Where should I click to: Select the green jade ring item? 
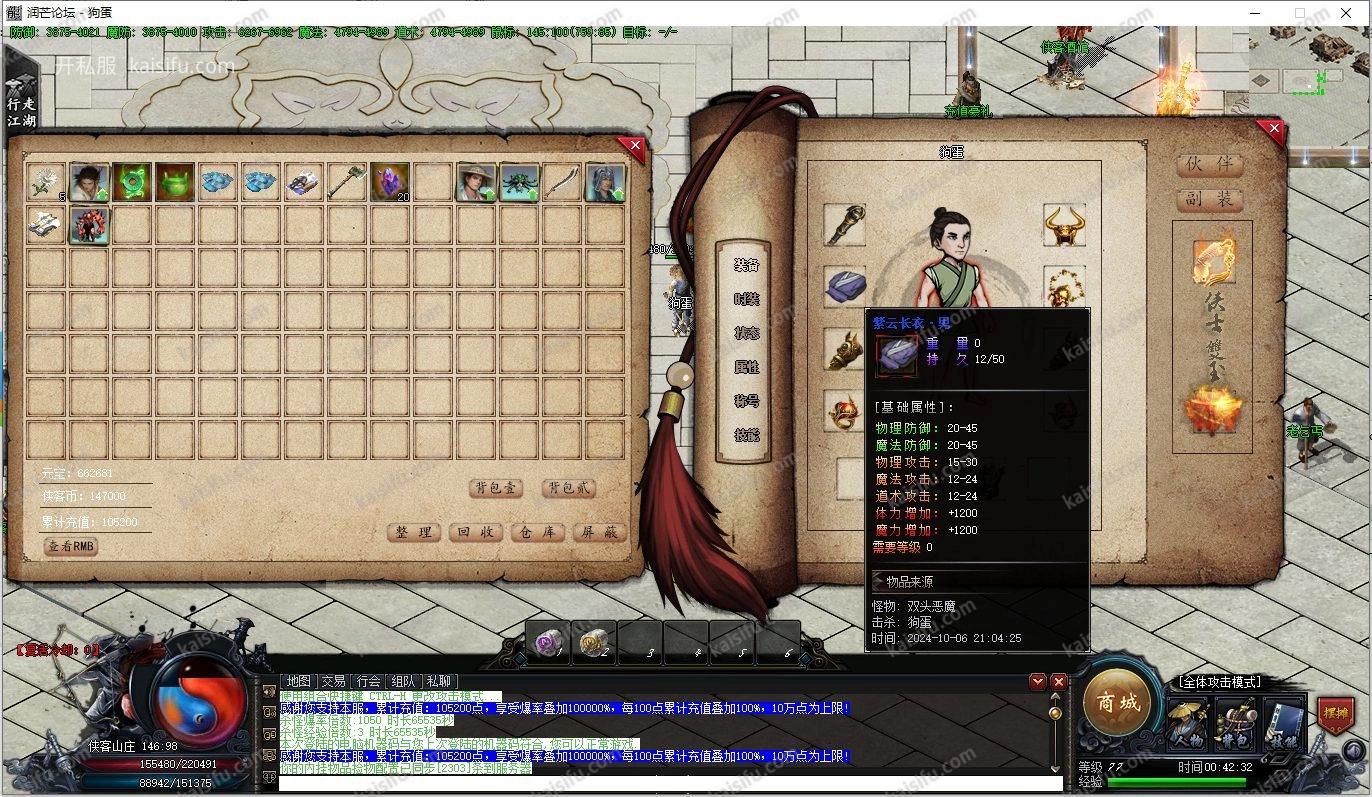(x=131, y=182)
